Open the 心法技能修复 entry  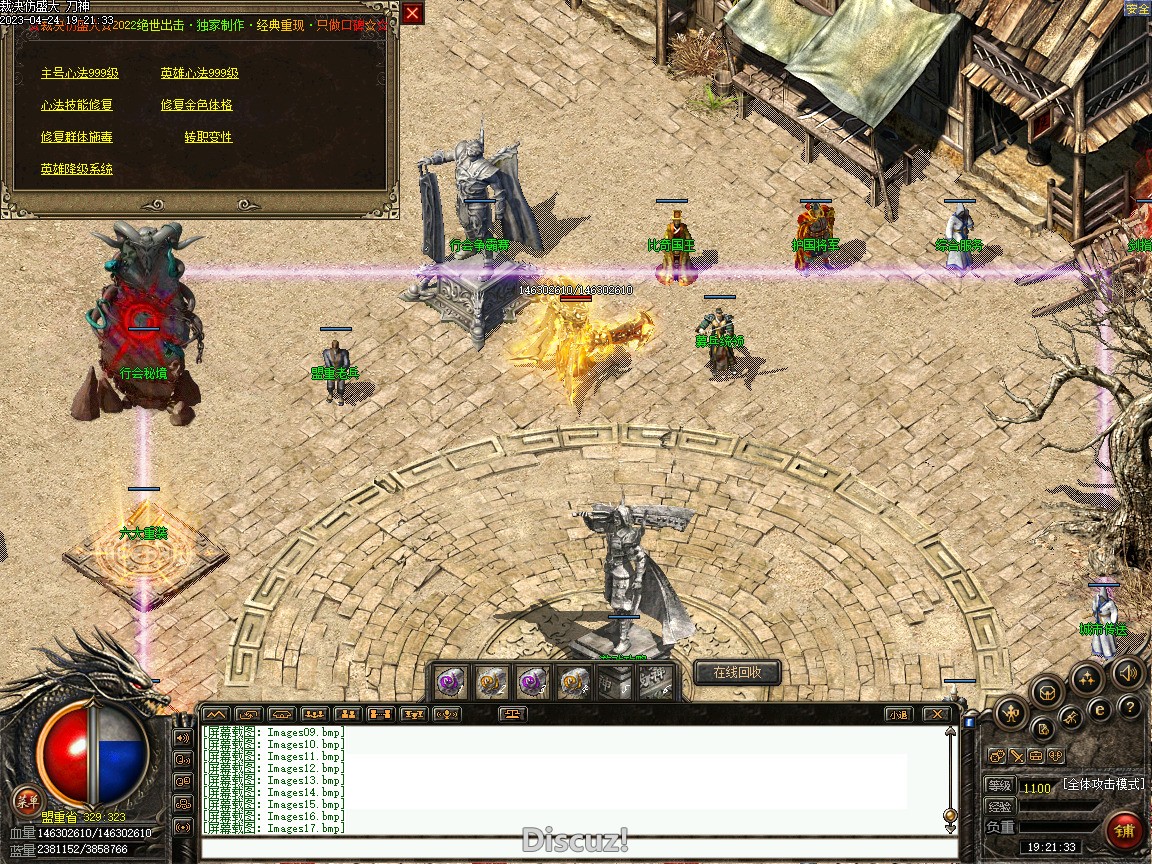pyautogui.click(x=77, y=105)
